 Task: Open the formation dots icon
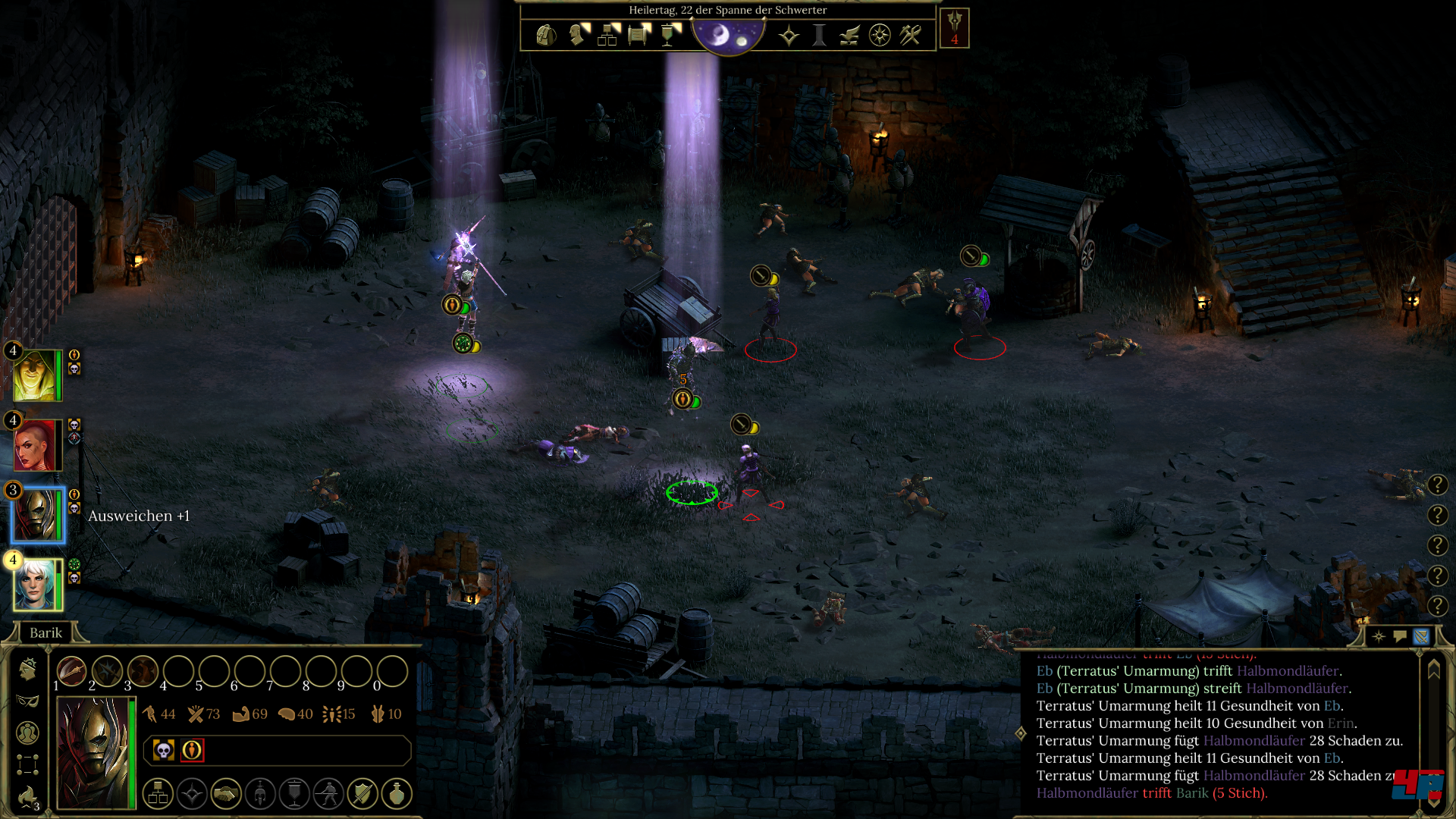(28, 764)
